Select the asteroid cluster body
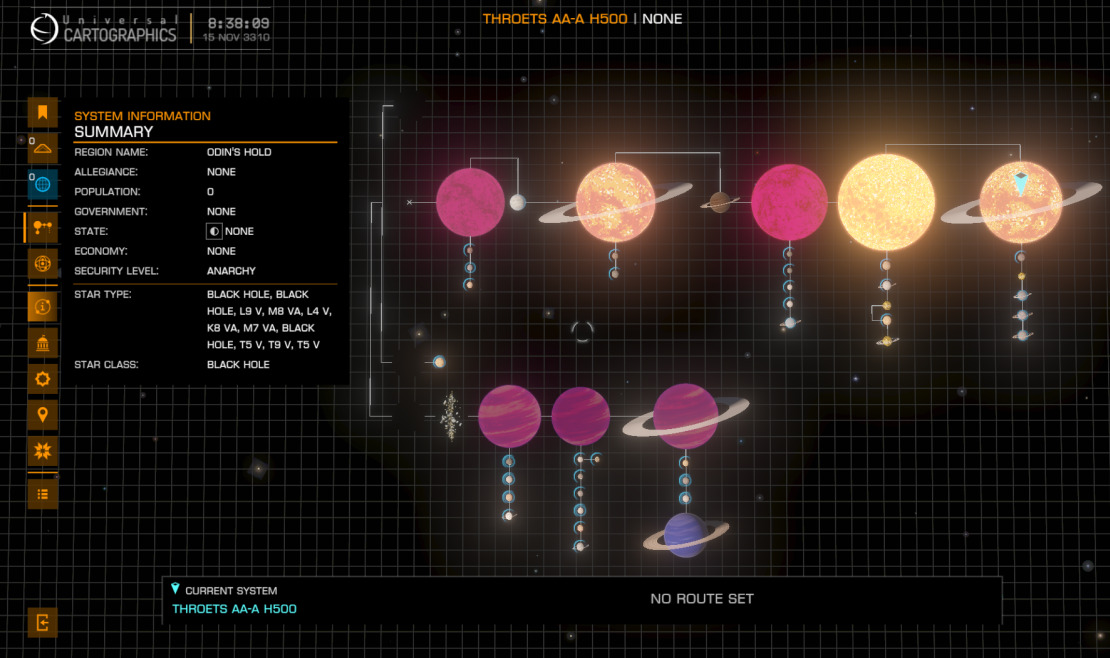This screenshot has height=658, width=1110. click(x=451, y=416)
